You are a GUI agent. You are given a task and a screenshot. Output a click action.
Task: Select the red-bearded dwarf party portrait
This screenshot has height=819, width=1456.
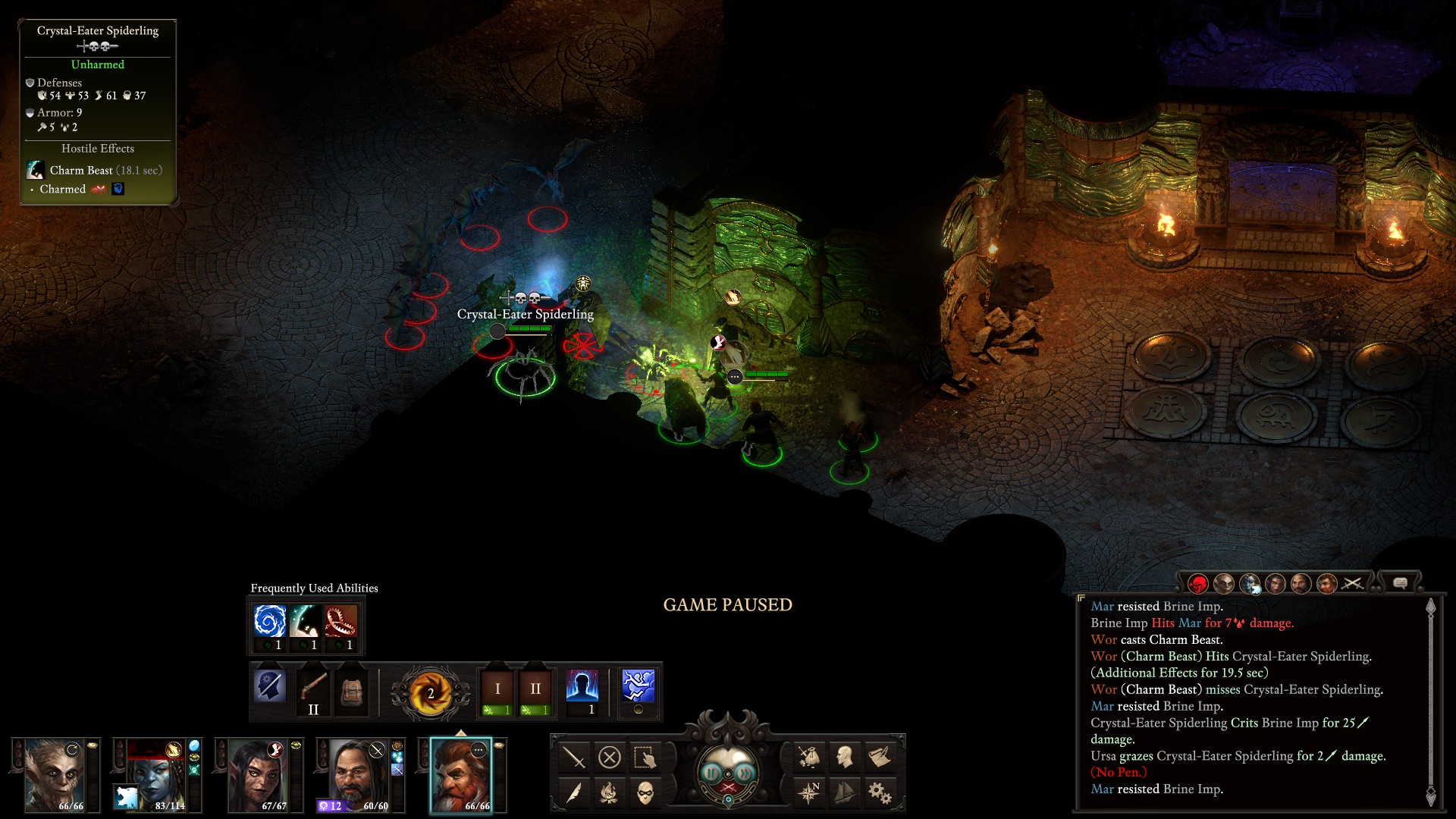point(460,775)
